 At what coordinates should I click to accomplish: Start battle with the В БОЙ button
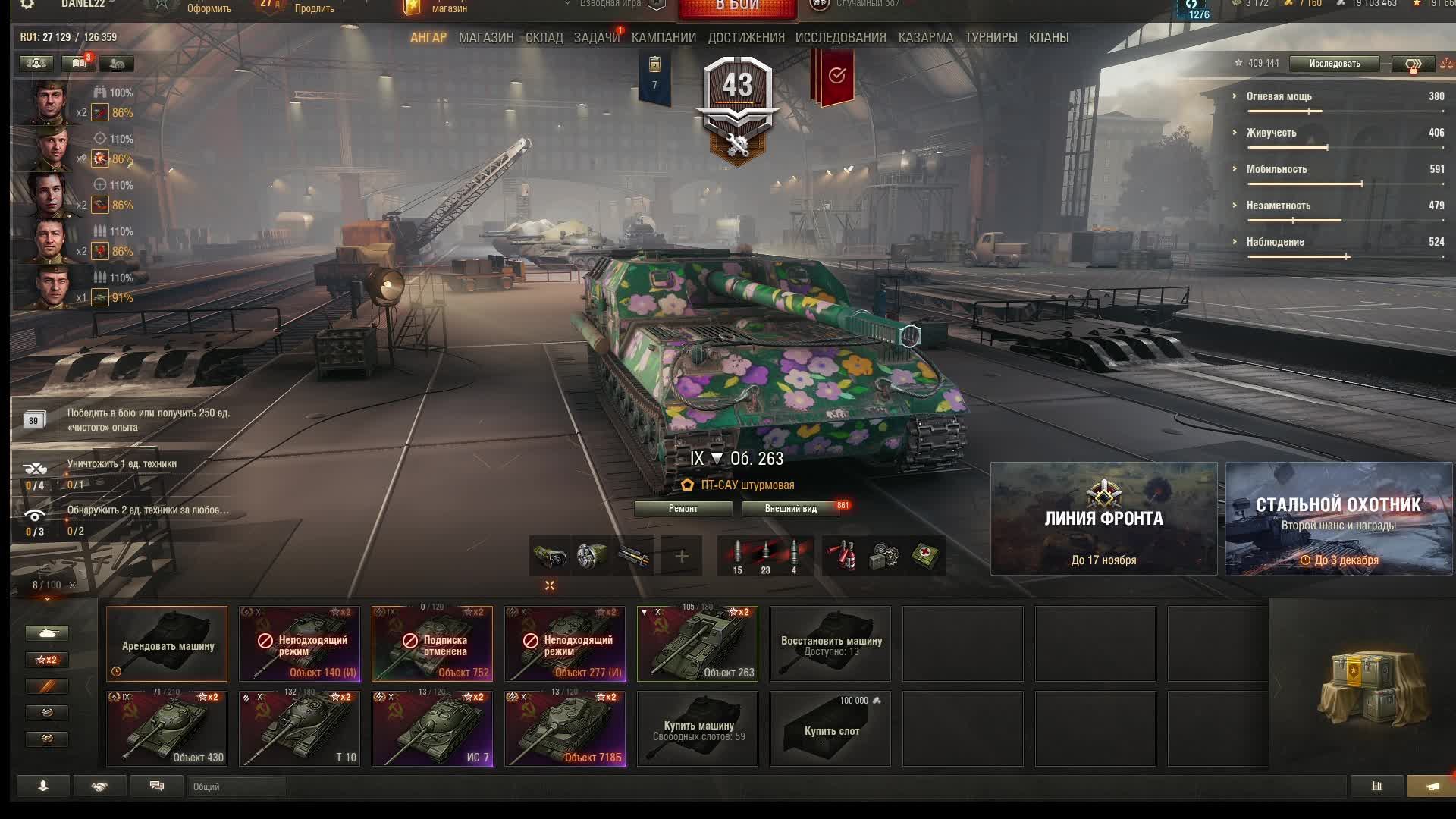[x=737, y=8]
